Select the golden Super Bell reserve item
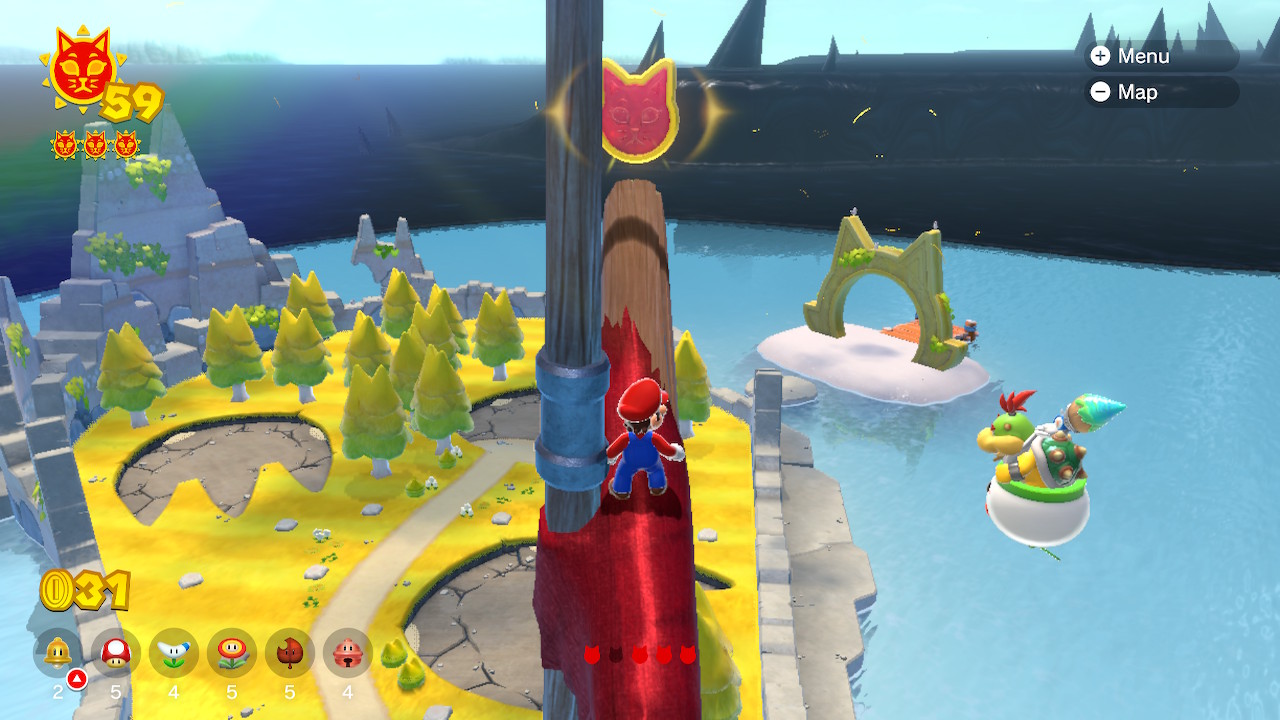The height and width of the screenshot is (720, 1280). [x=58, y=653]
